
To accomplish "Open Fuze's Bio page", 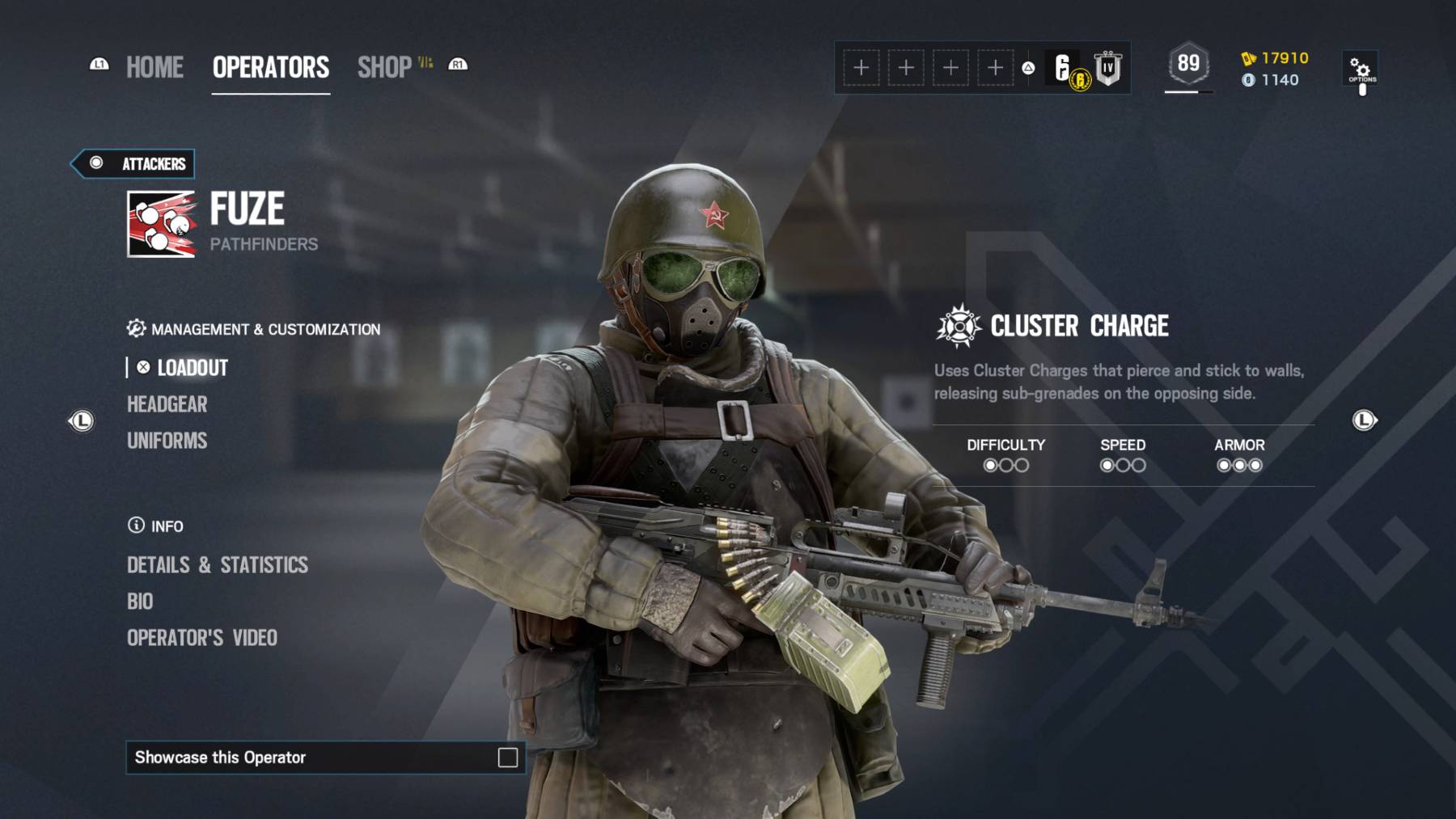I will tap(140, 602).
